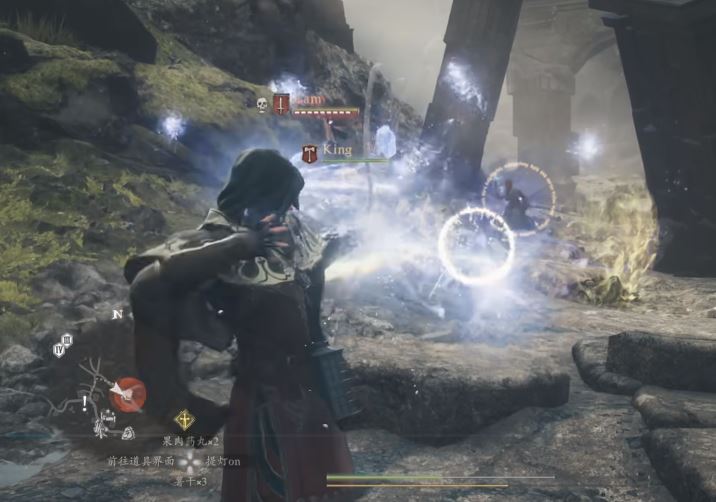The height and width of the screenshot is (502, 716).
Task: Click the sword shield icon by the skull
Action: pos(281,103)
